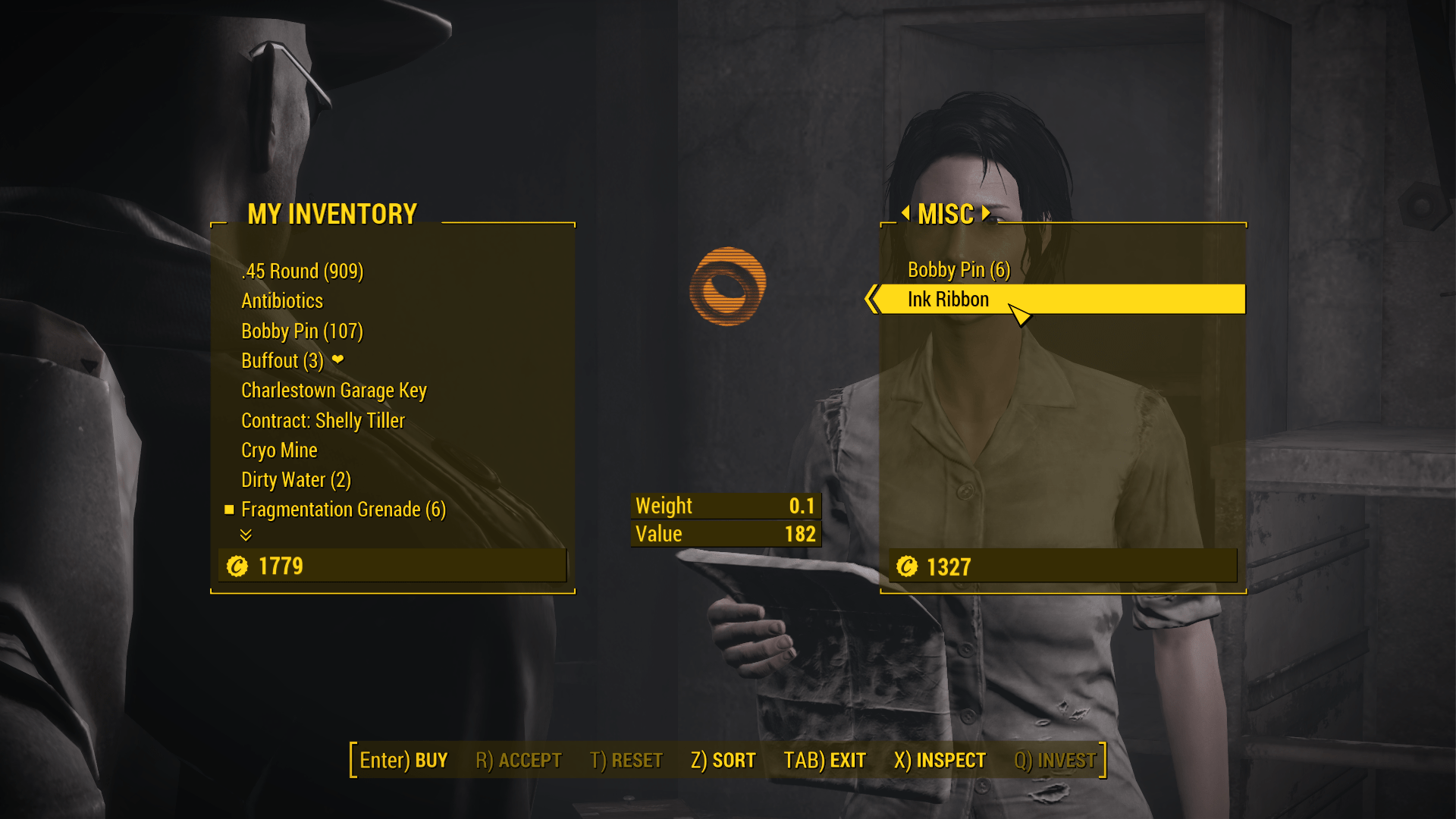Pick the Buffout (3) entry
Viewport: 1456px width, 819px height.
[x=282, y=361]
